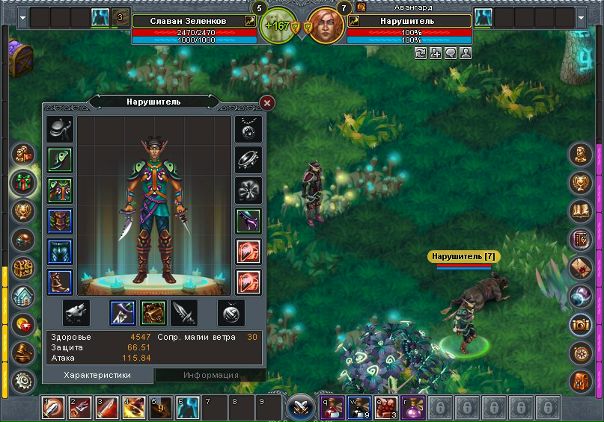Inspect the equipped helmet slot
The height and width of the screenshot is (422, 604).
click(x=59, y=129)
